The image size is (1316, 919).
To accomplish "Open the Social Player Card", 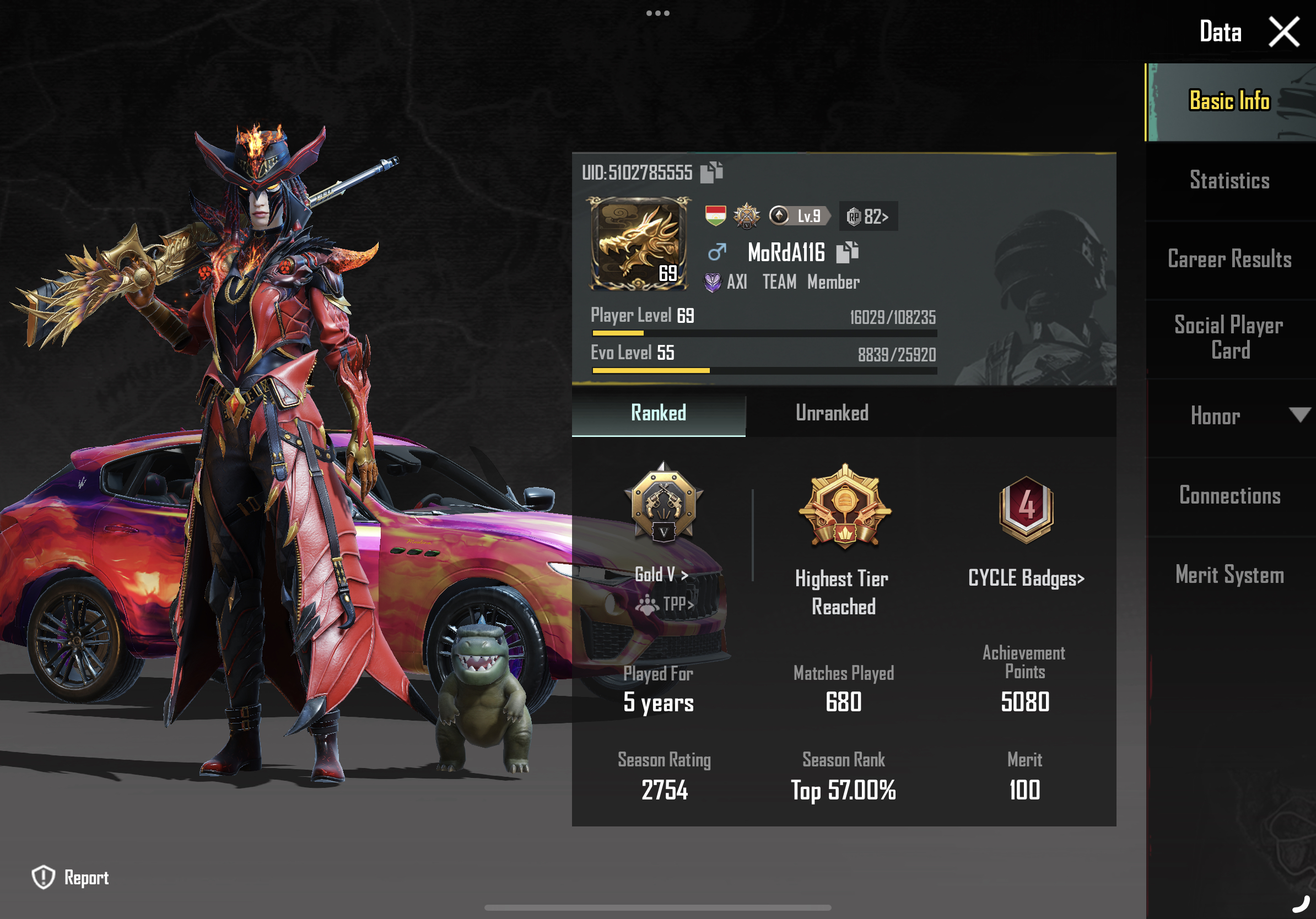I will (x=1229, y=338).
